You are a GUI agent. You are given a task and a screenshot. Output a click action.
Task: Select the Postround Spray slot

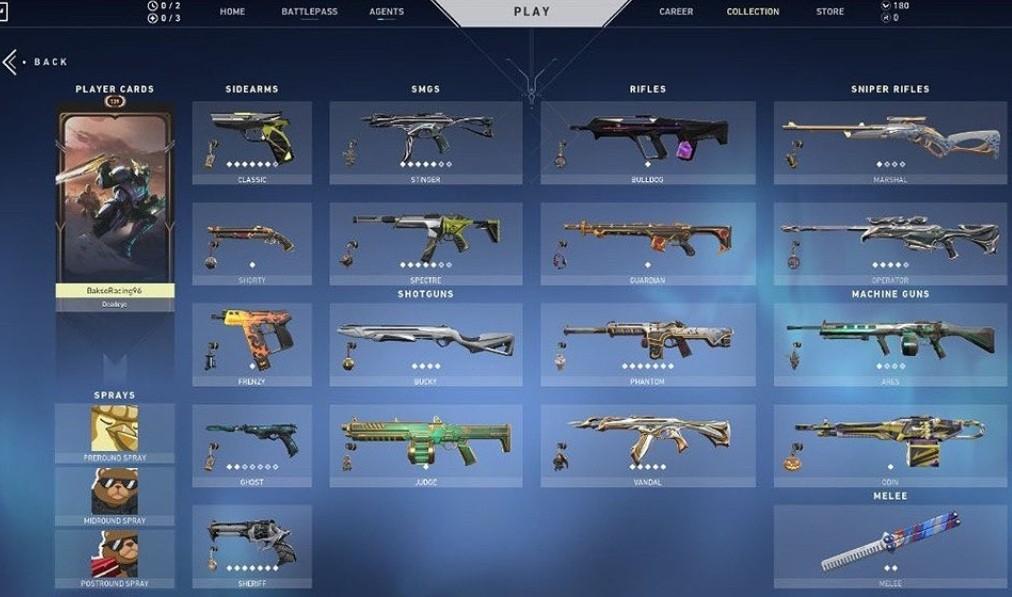[x=114, y=558]
